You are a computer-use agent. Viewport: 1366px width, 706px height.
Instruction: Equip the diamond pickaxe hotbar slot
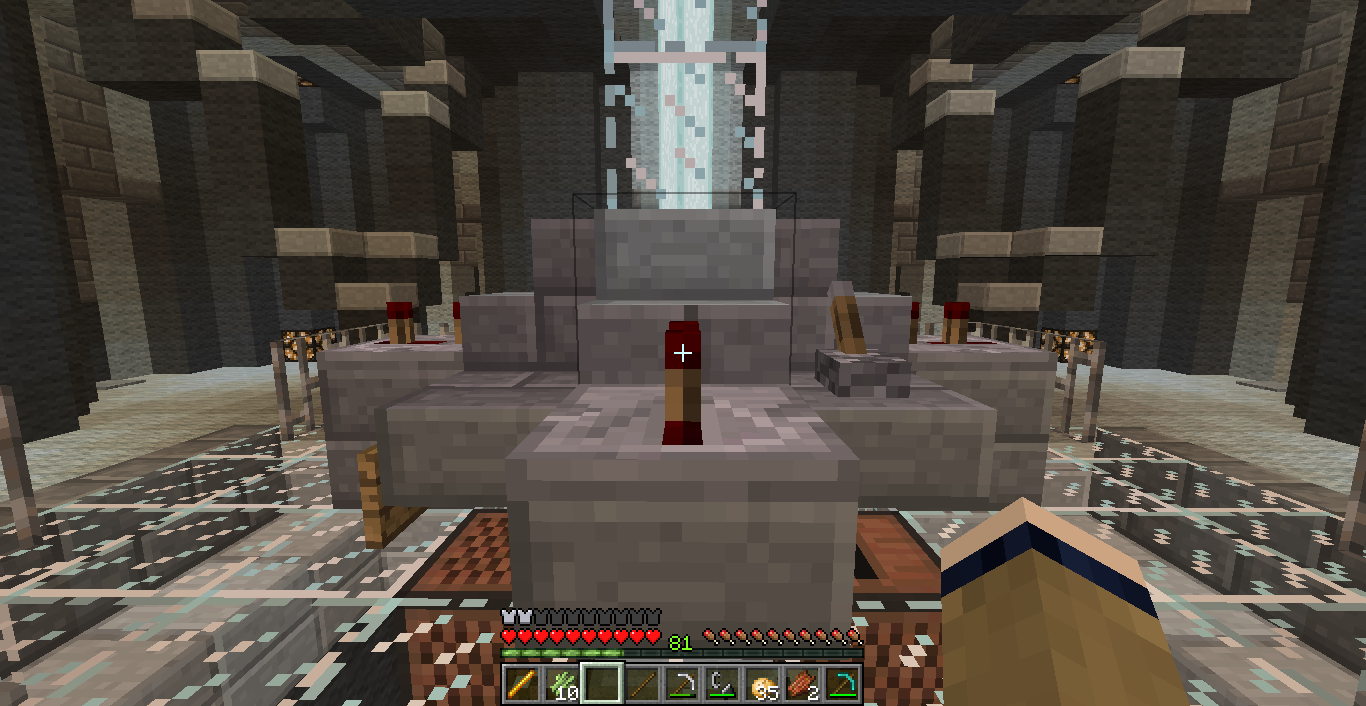click(x=844, y=684)
